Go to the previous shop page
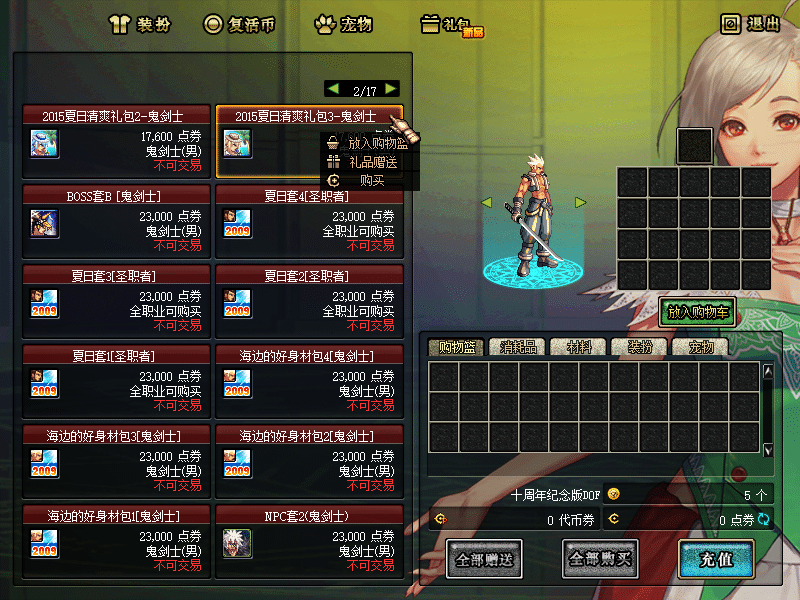The image size is (800, 600). coord(333,89)
